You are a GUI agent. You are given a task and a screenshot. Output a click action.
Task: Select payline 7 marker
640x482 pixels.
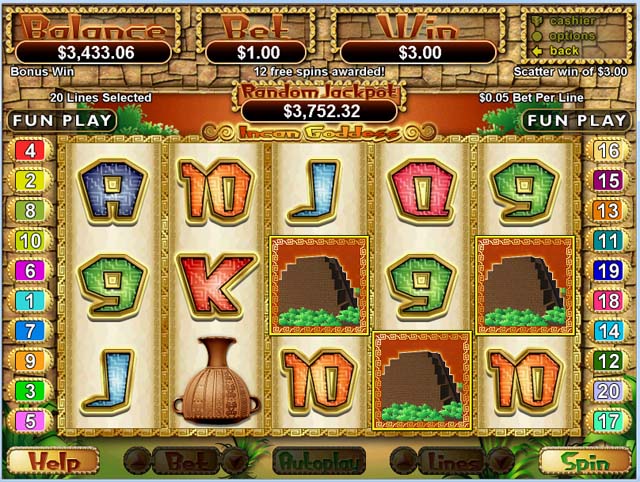click(x=28, y=331)
